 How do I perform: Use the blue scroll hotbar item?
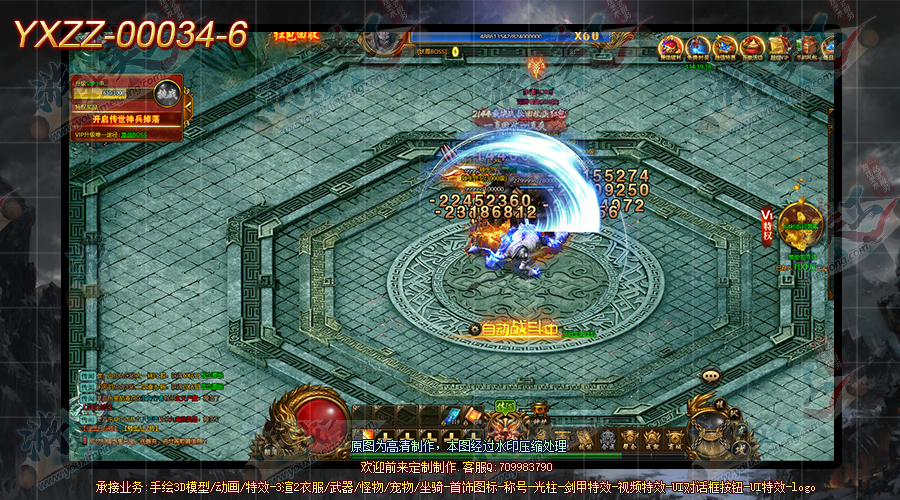pos(451,415)
